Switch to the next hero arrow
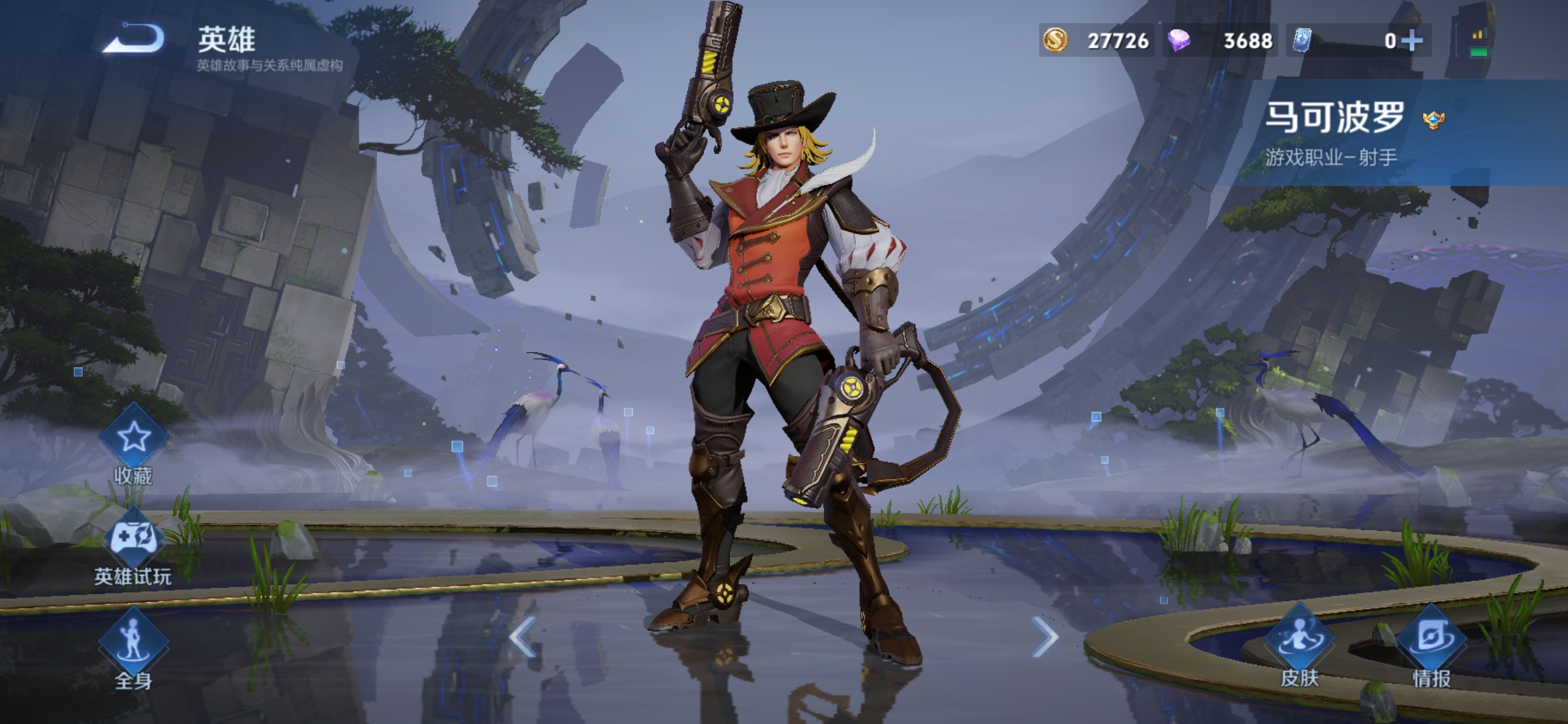This screenshot has height=724, width=1568. point(1045,637)
